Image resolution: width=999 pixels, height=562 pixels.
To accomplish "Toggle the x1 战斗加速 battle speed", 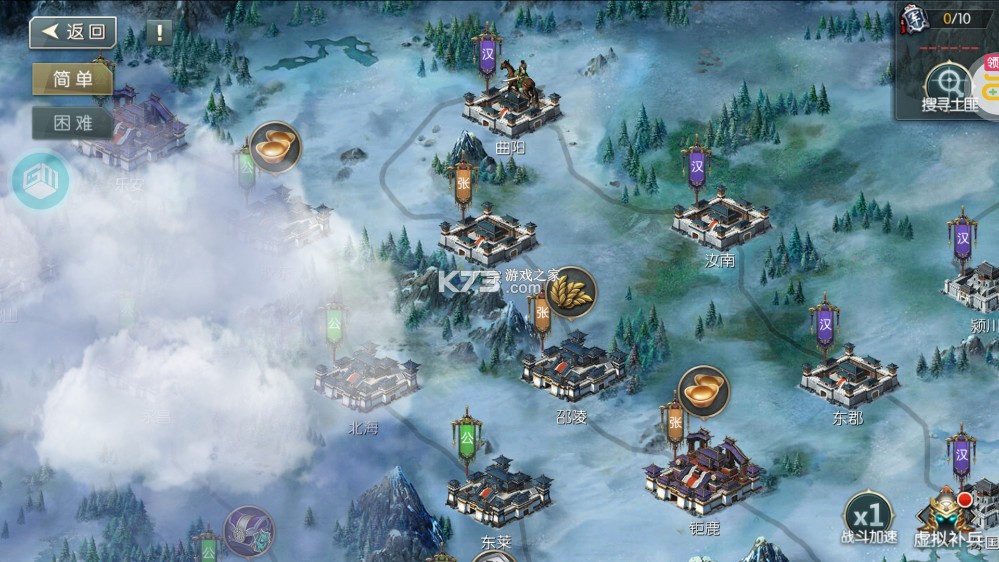I will tap(867, 517).
